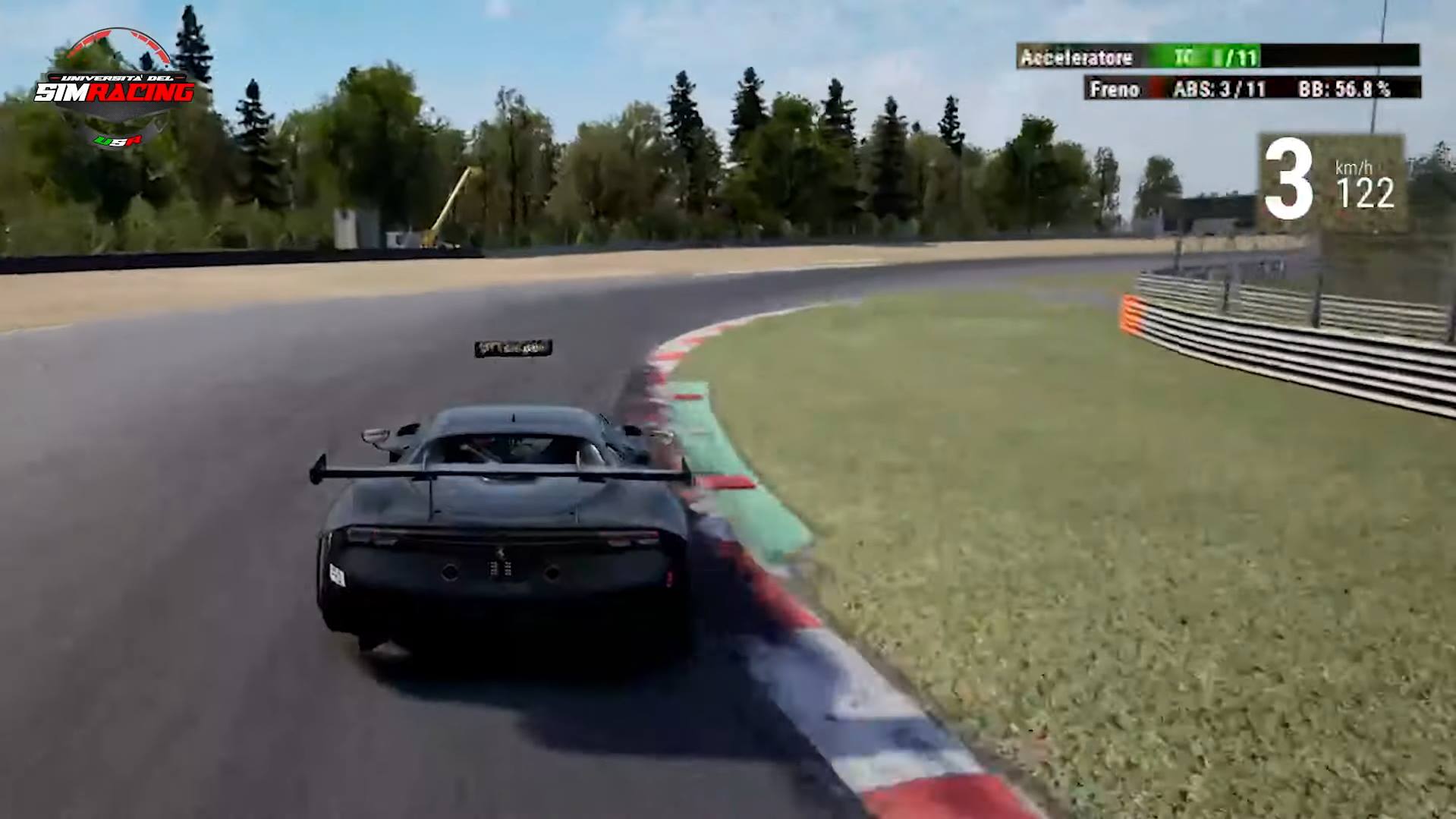Click the Freno label
Screen dimensions: 1456x819
click(x=1114, y=90)
